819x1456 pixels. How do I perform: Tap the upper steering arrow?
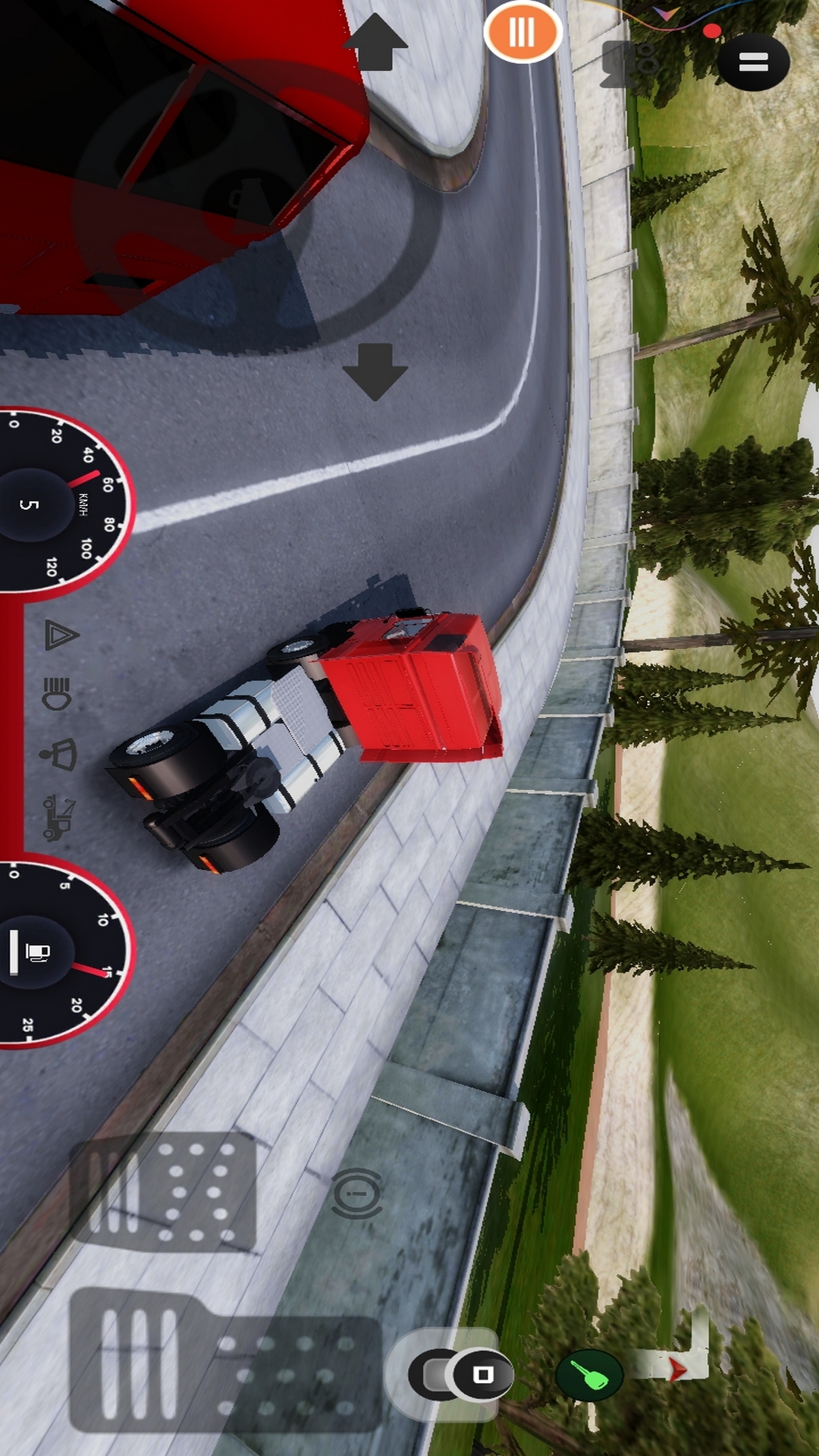pos(375,42)
